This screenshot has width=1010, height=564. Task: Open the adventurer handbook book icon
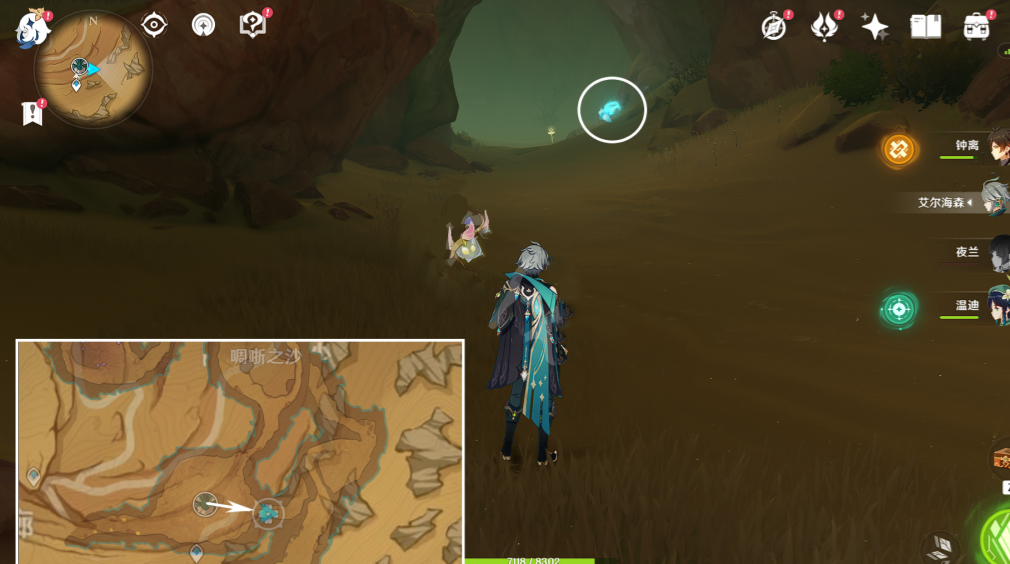925,27
